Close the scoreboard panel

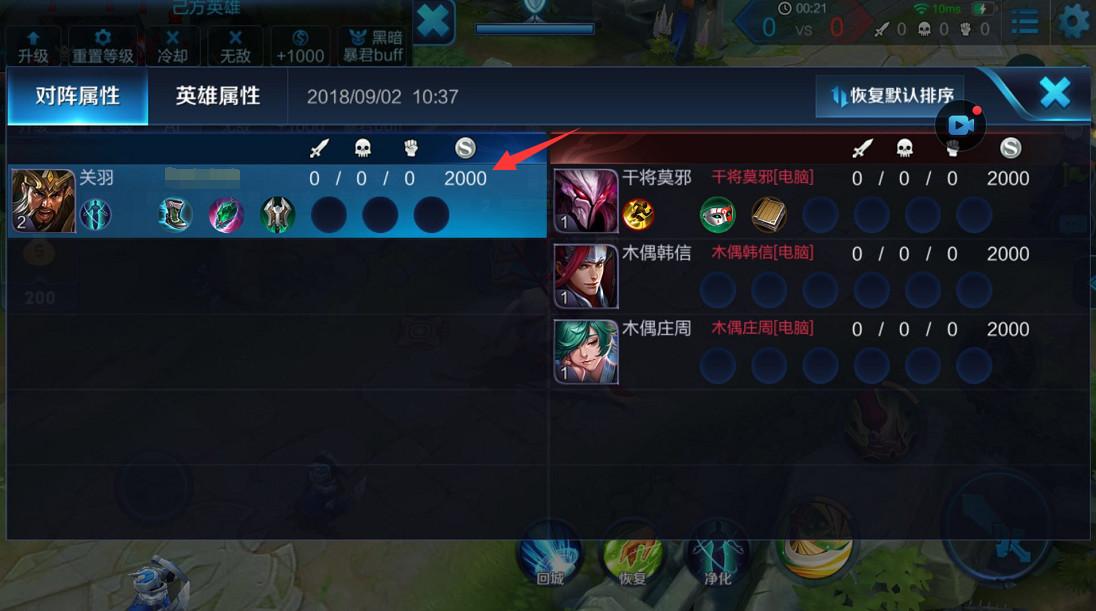pyautogui.click(x=1055, y=93)
